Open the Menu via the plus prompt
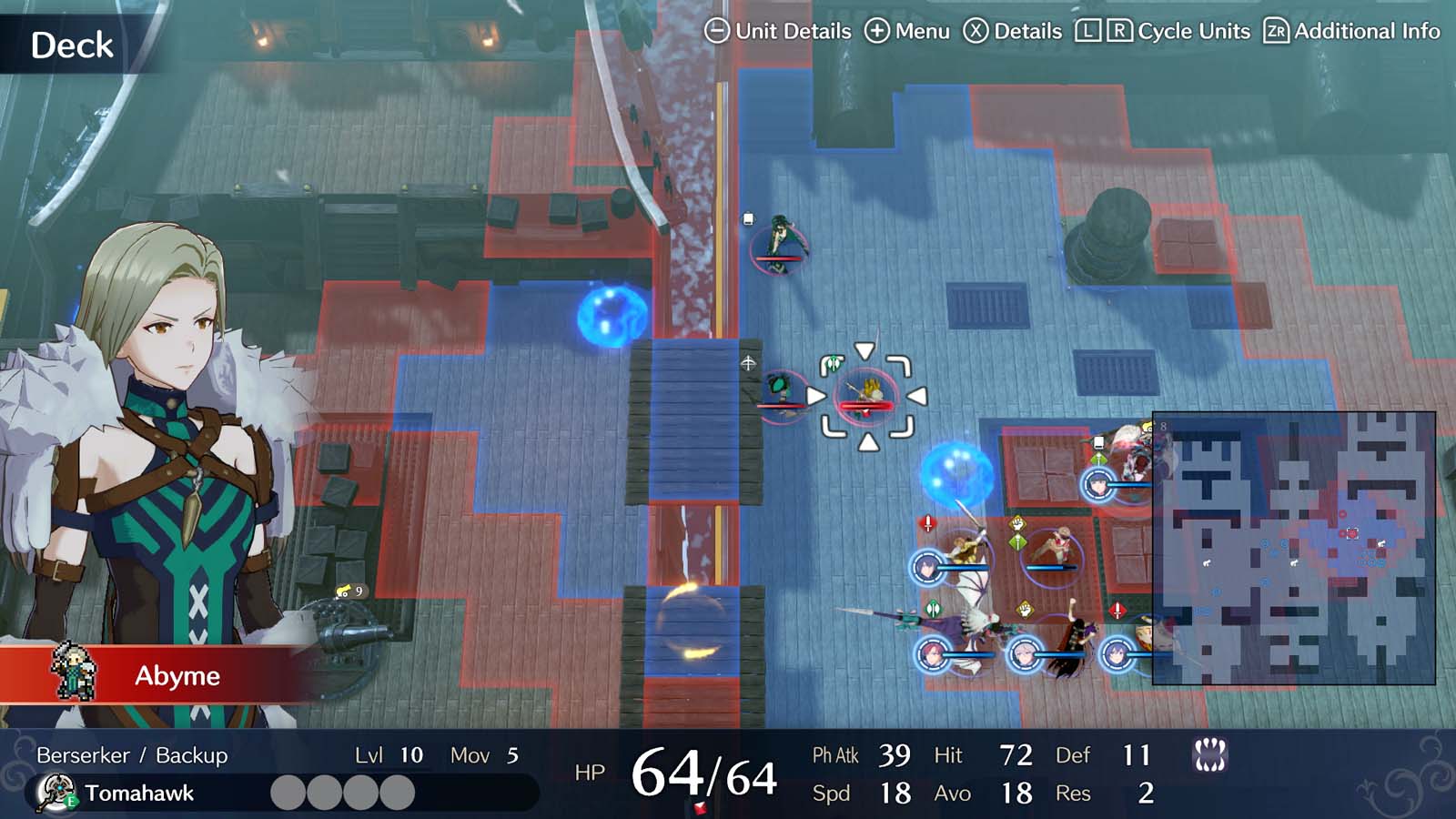Screen dimensions: 1456x819 (x=879, y=30)
